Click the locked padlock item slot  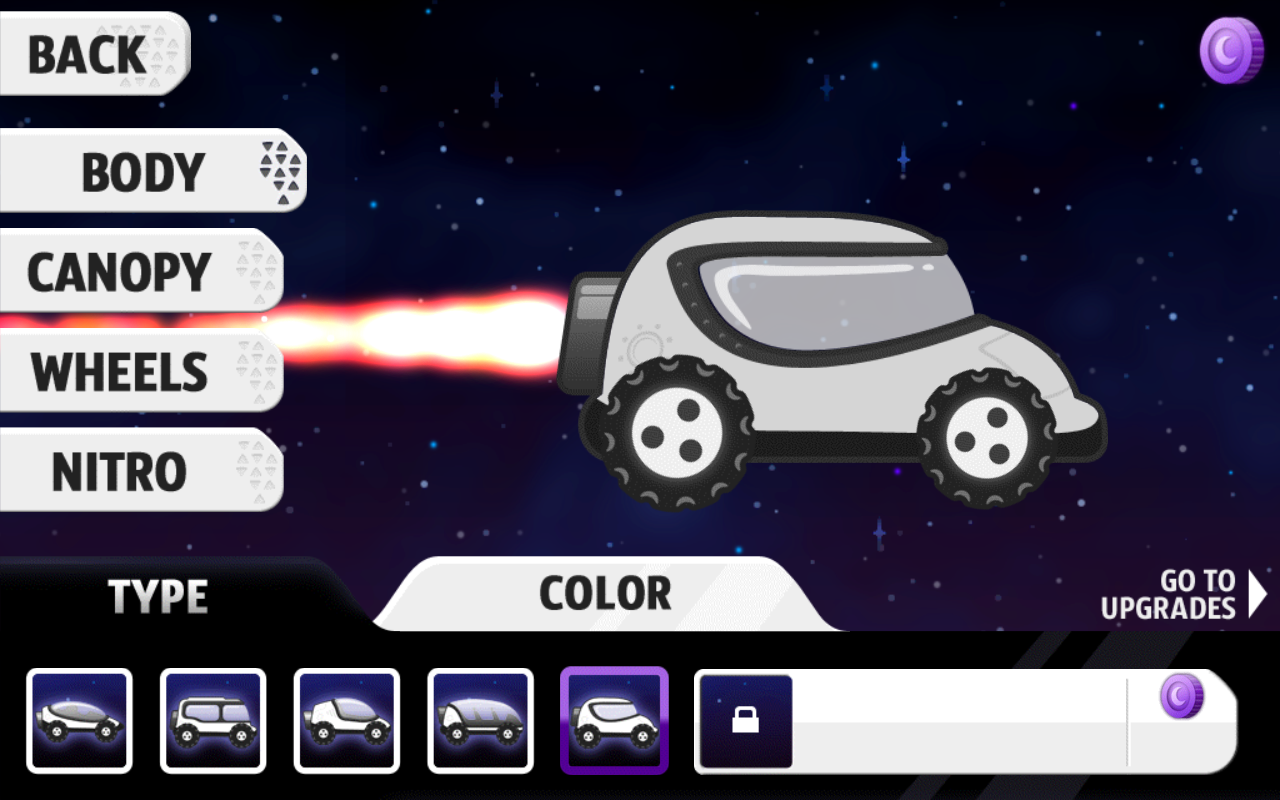(746, 721)
